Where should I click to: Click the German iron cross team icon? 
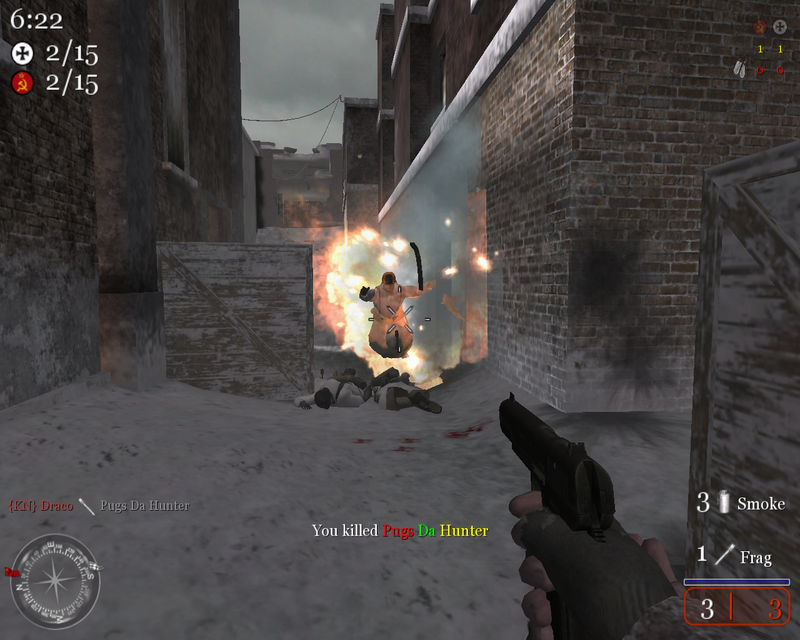(x=22, y=52)
